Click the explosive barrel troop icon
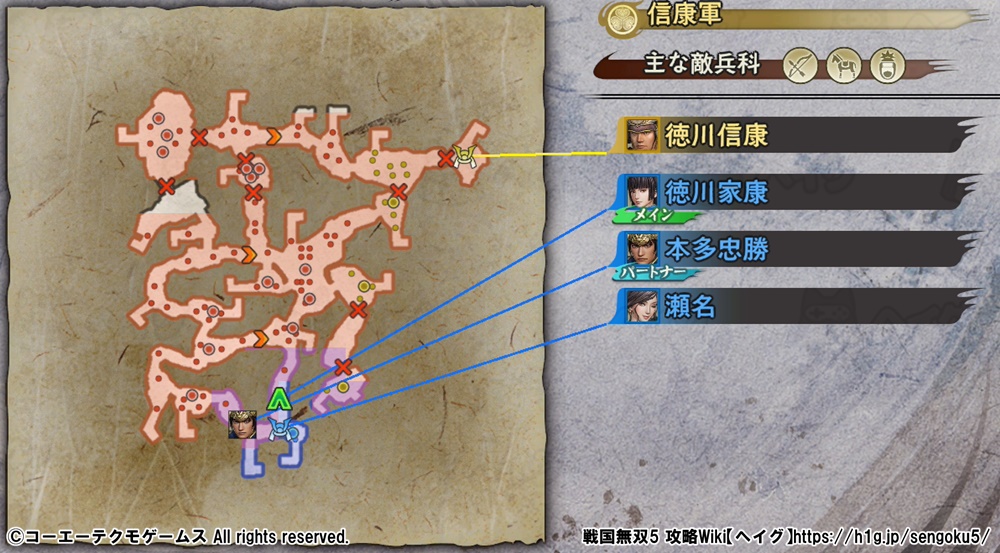1000x553 pixels. pos(884,65)
